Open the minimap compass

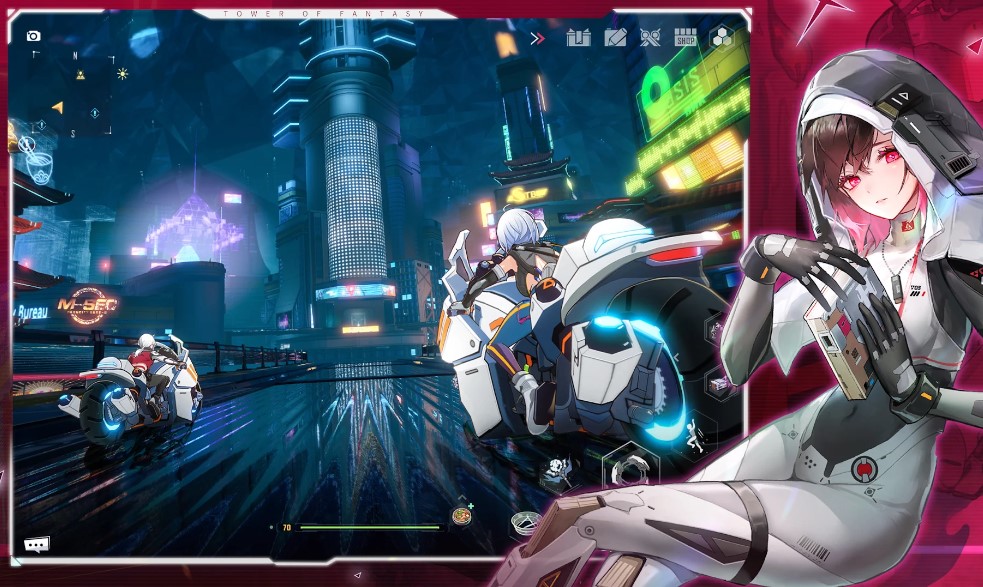tap(72, 95)
